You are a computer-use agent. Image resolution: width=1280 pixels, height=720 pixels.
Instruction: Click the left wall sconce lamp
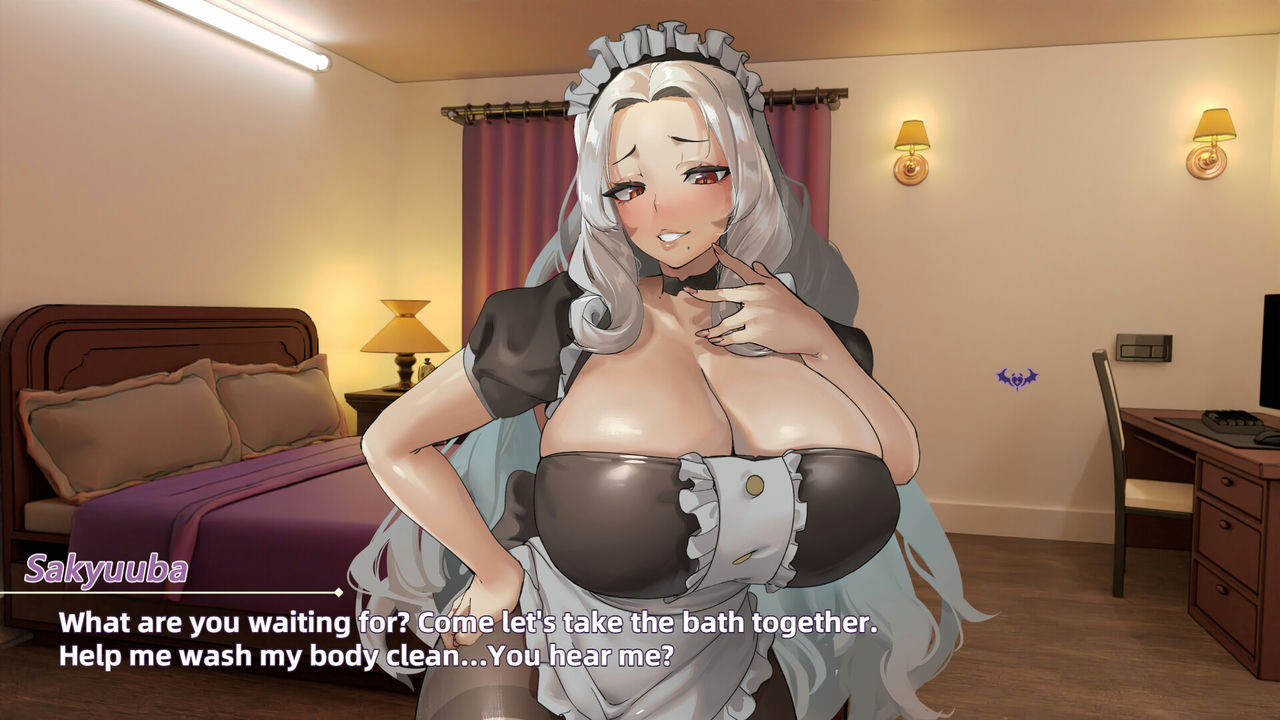tap(913, 148)
